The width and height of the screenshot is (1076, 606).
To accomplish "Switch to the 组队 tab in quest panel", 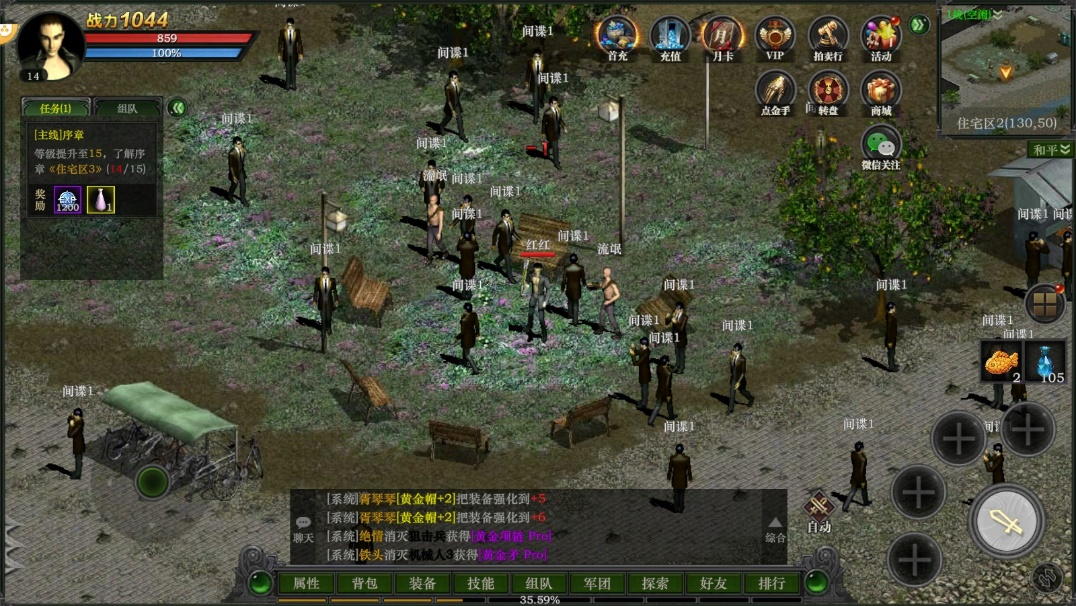I will point(127,108).
